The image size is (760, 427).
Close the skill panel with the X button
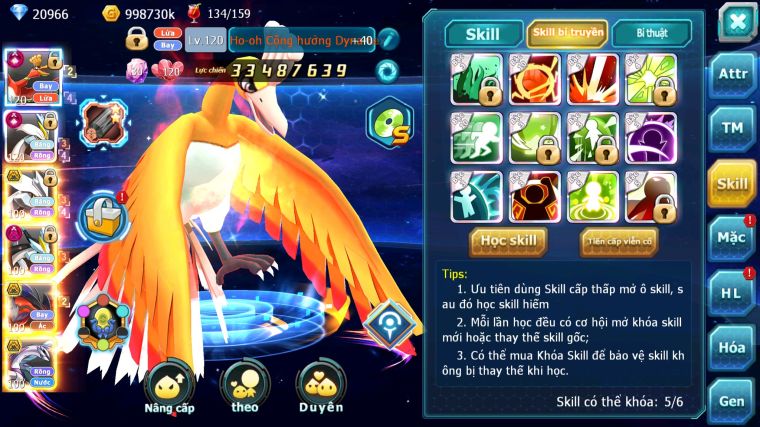coord(736,21)
